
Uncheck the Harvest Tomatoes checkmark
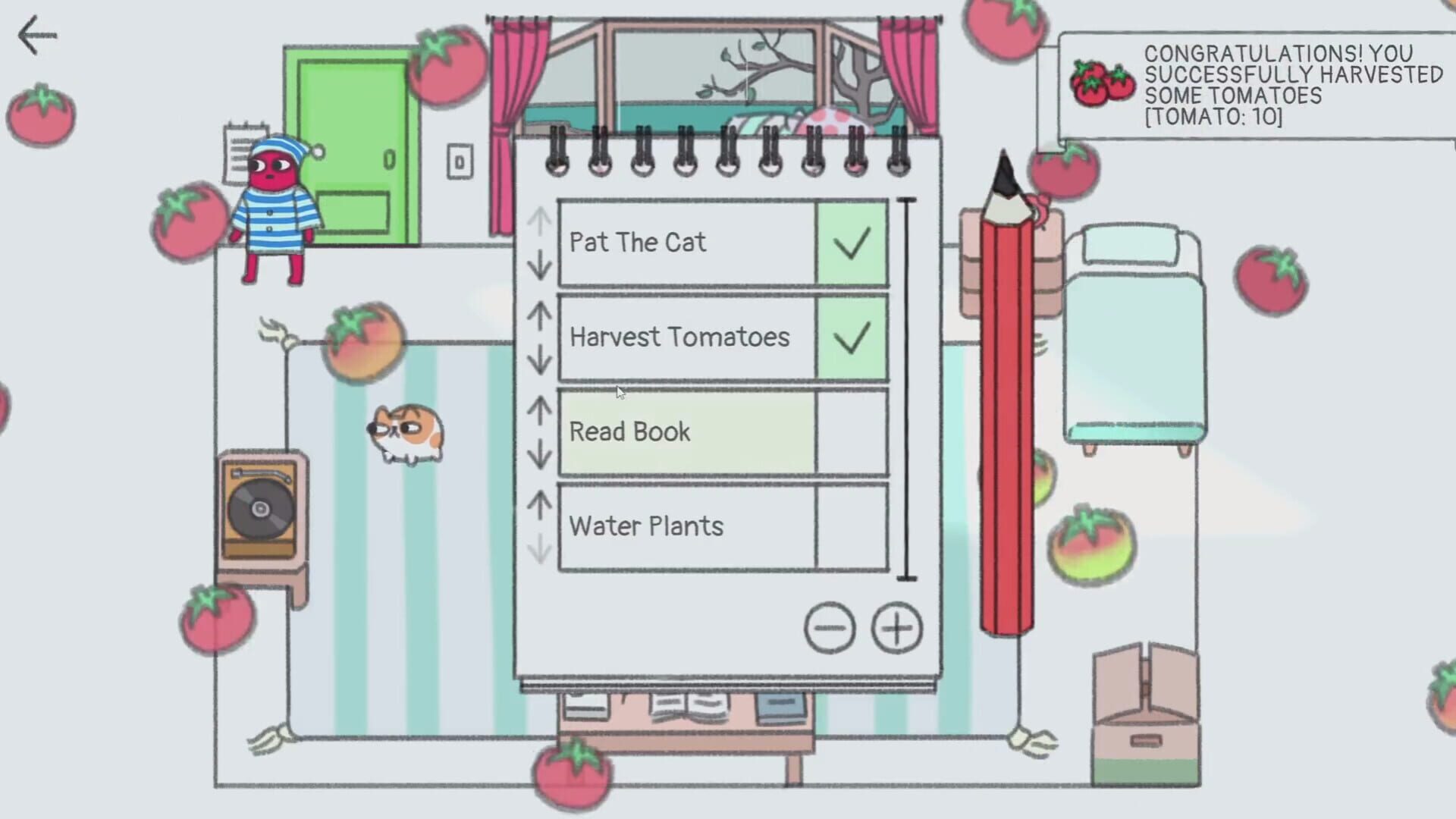tap(852, 337)
